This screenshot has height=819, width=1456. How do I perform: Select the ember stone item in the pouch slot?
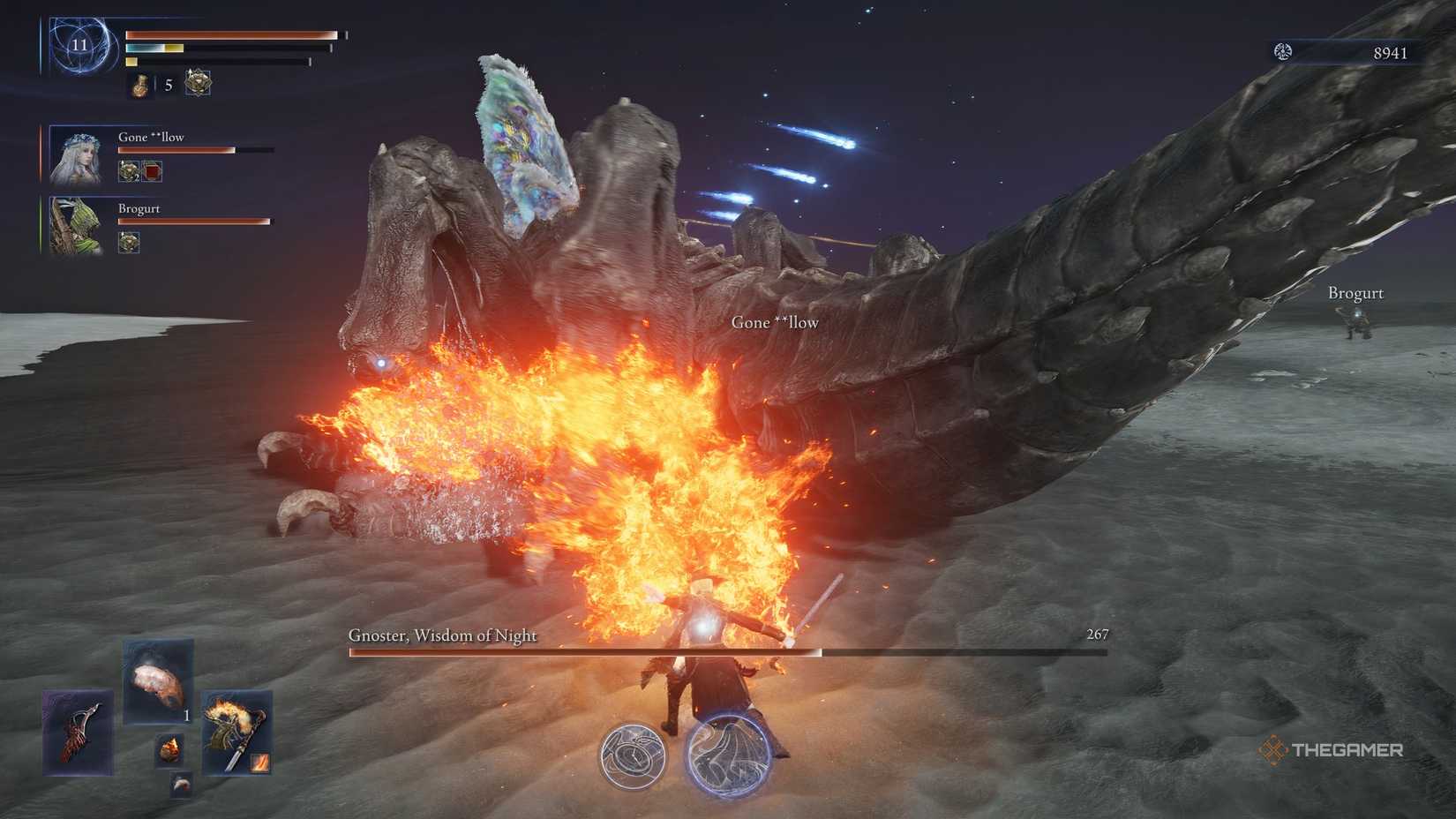(169, 748)
